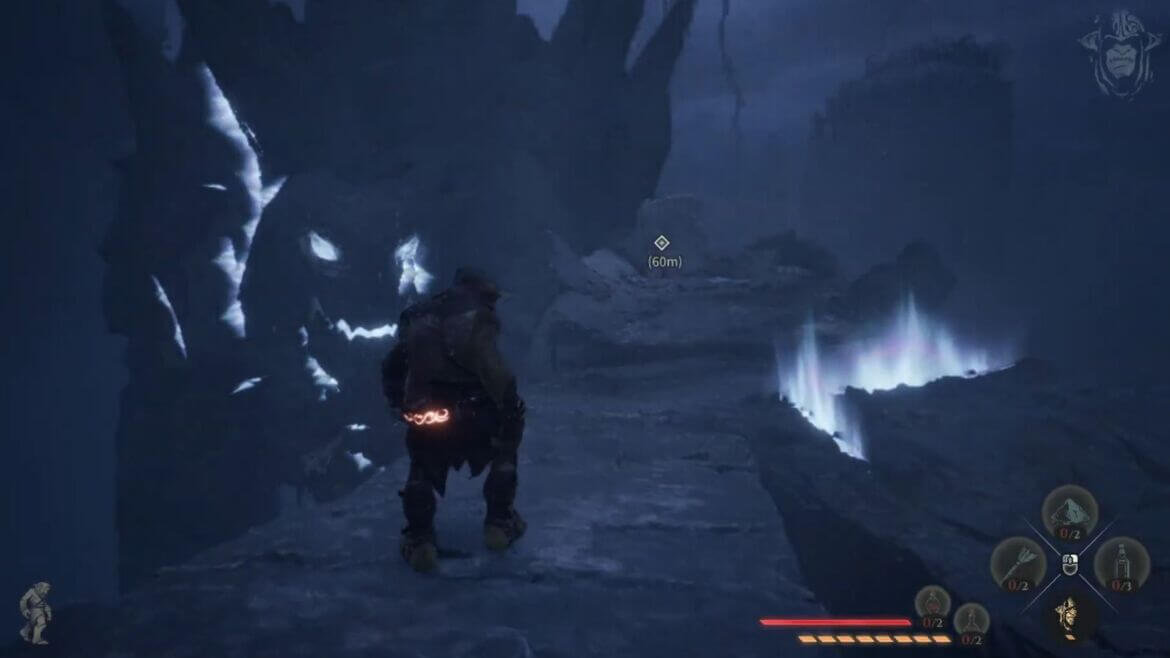Choose the arrow item slot
The width and height of the screenshot is (1170, 658).
1018,562
